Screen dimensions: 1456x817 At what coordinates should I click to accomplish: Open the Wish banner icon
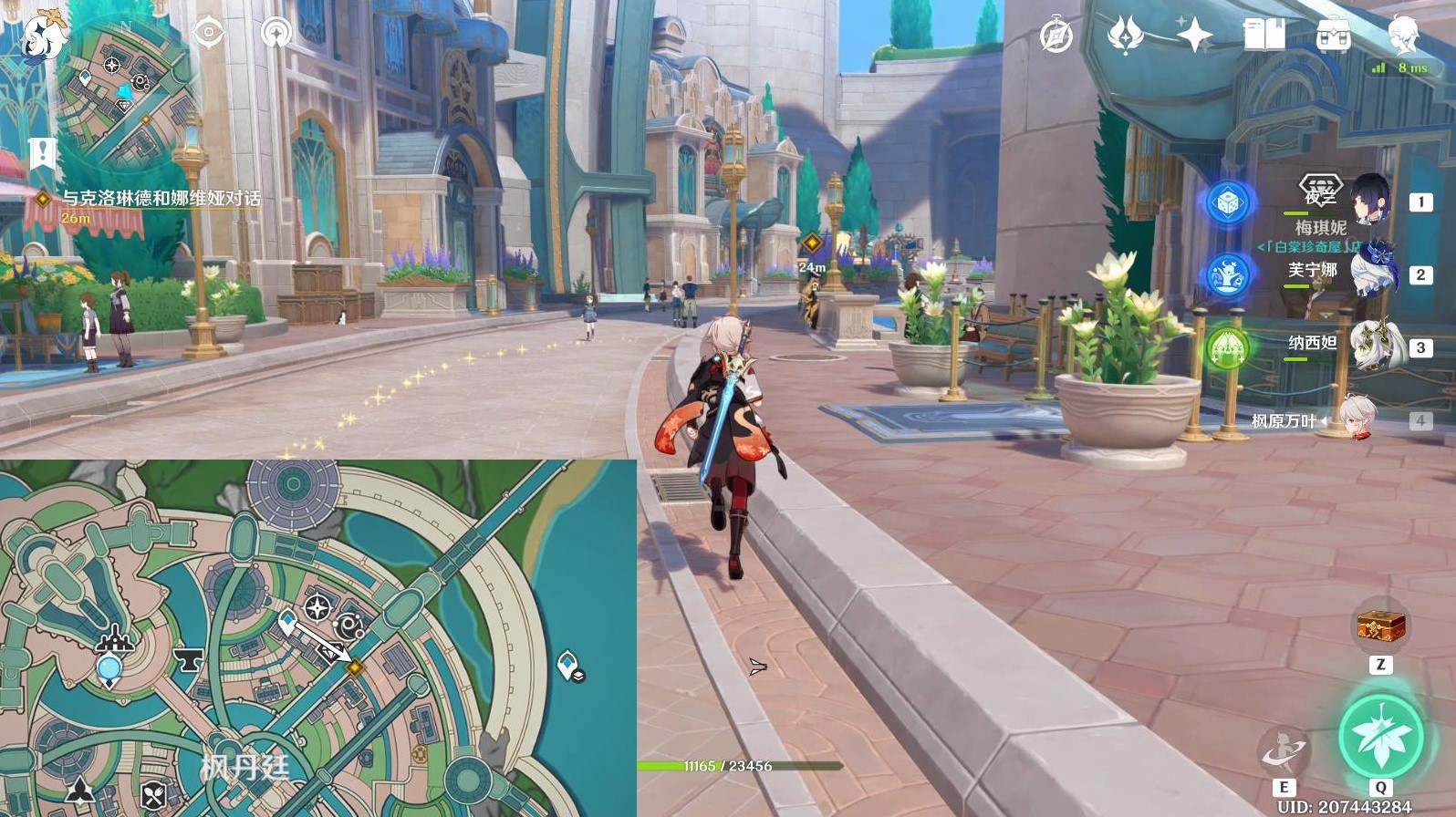(1125, 36)
